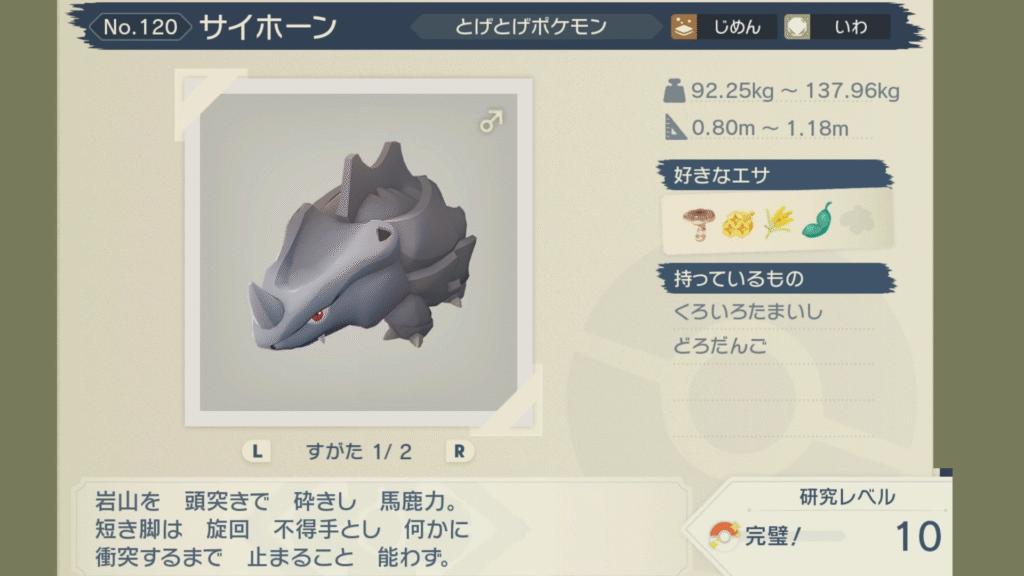The image size is (1024, 576).
Task: Select the じめん type badge
Action: click(x=721, y=27)
